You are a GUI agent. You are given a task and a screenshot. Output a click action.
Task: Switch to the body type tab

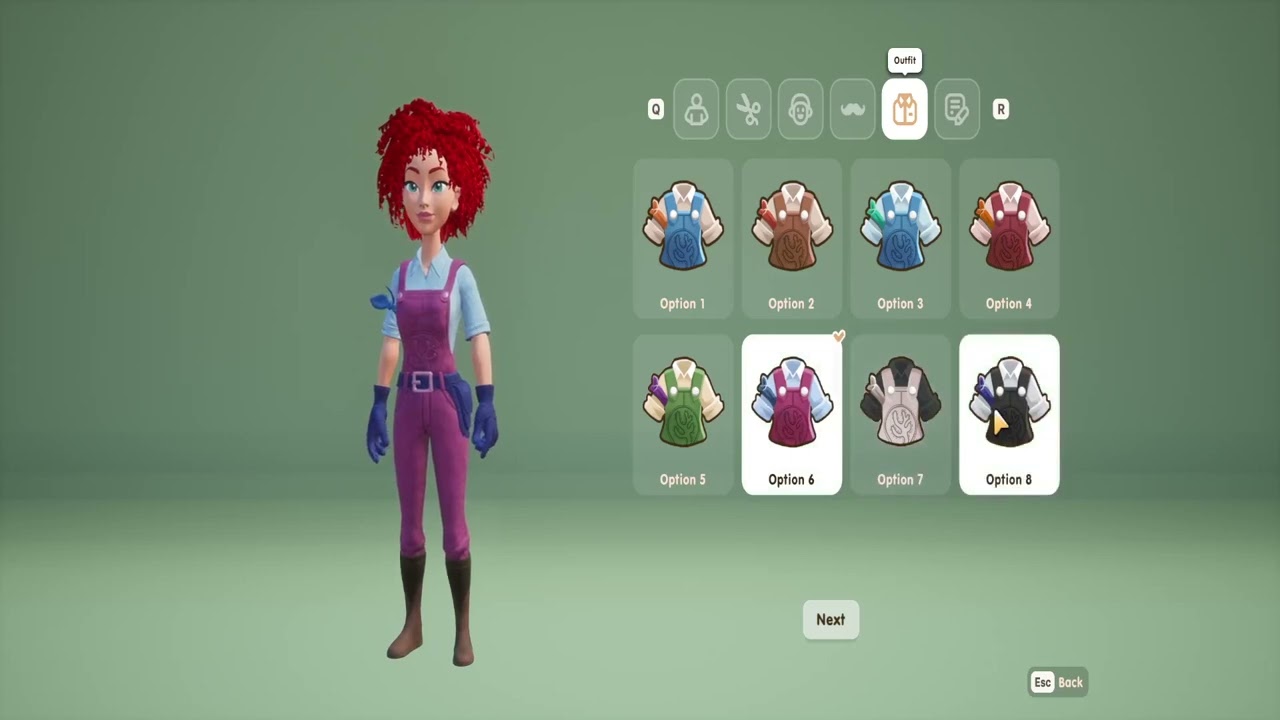point(696,109)
